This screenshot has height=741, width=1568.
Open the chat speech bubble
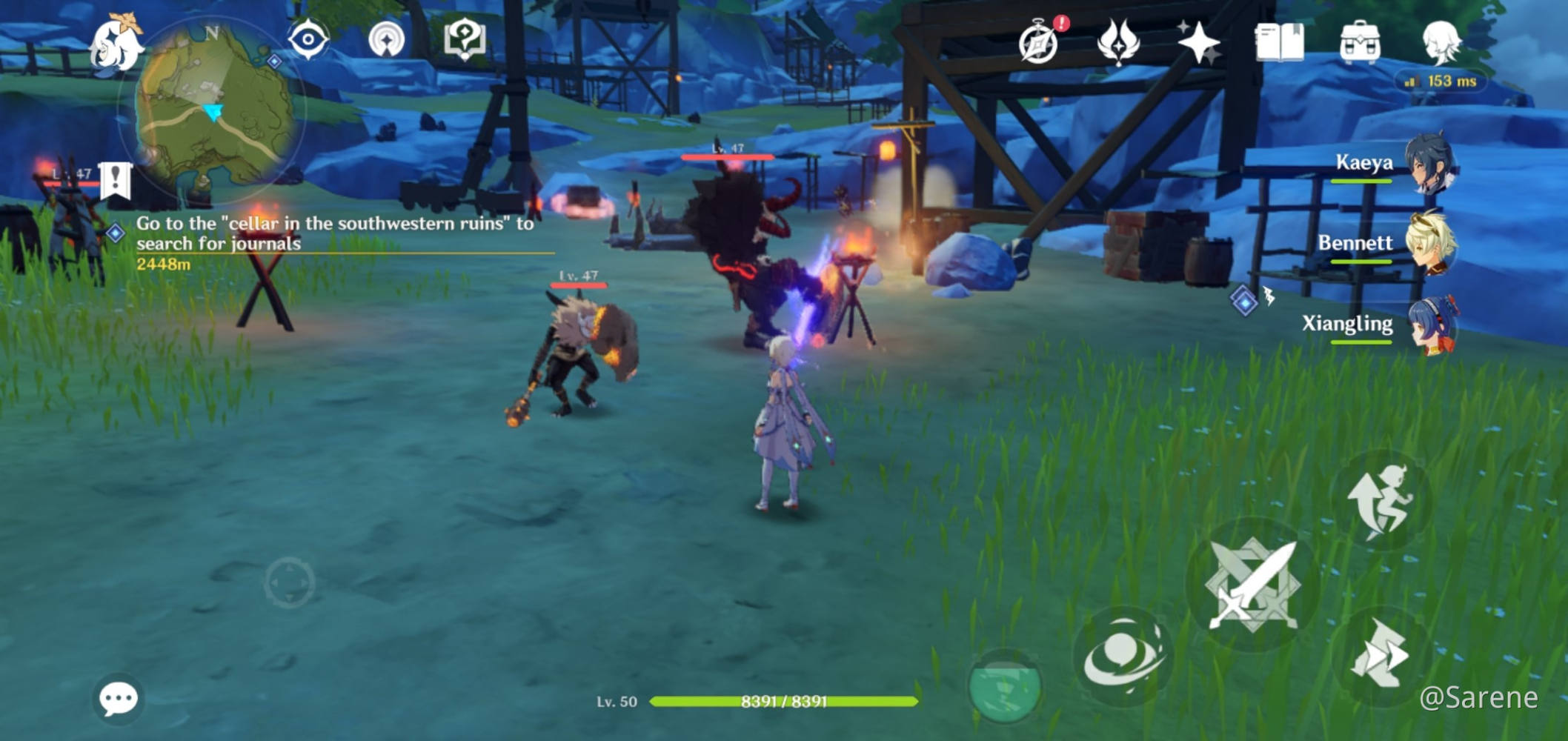point(119,698)
